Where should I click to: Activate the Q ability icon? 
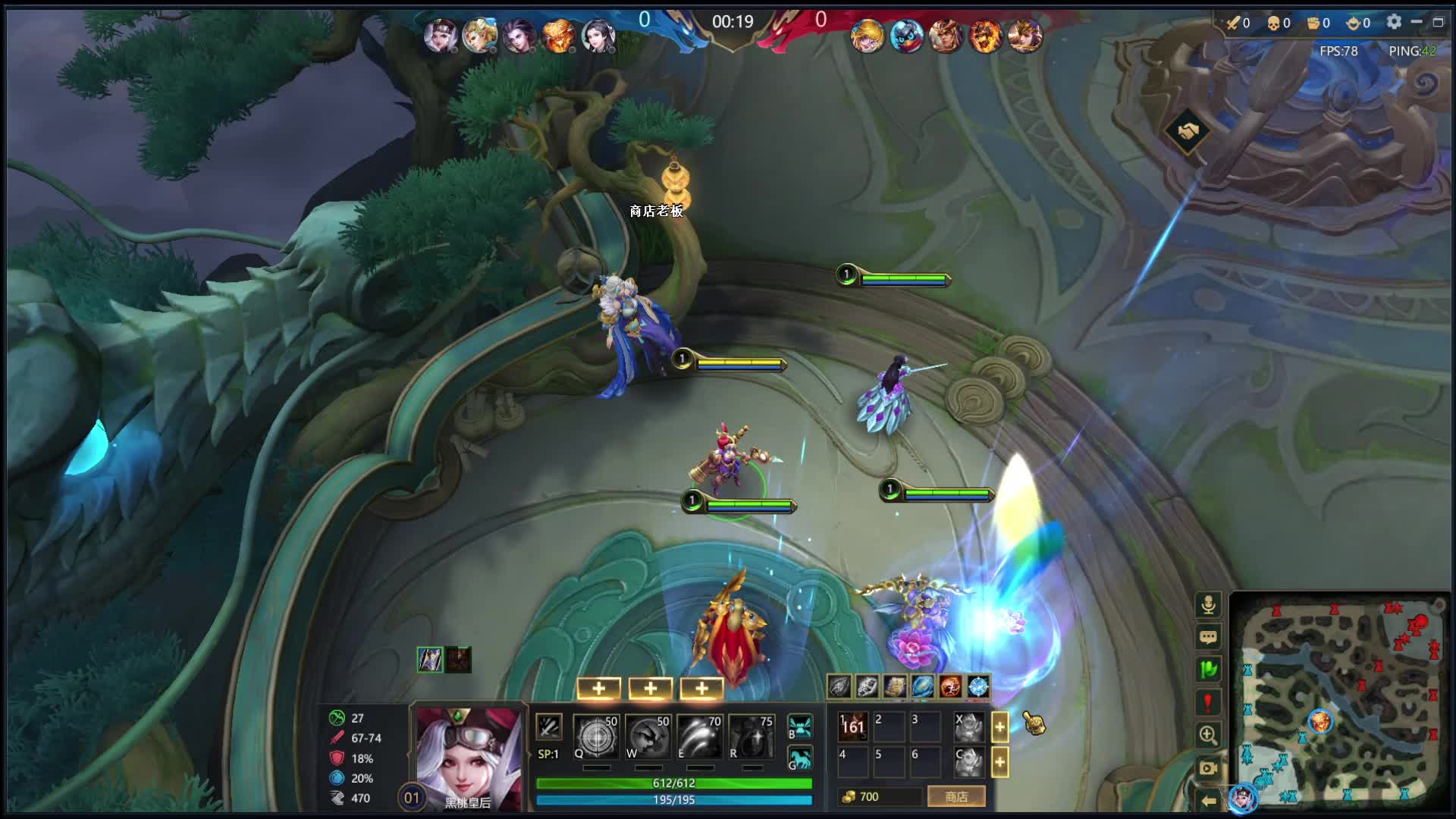(x=596, y=737)
